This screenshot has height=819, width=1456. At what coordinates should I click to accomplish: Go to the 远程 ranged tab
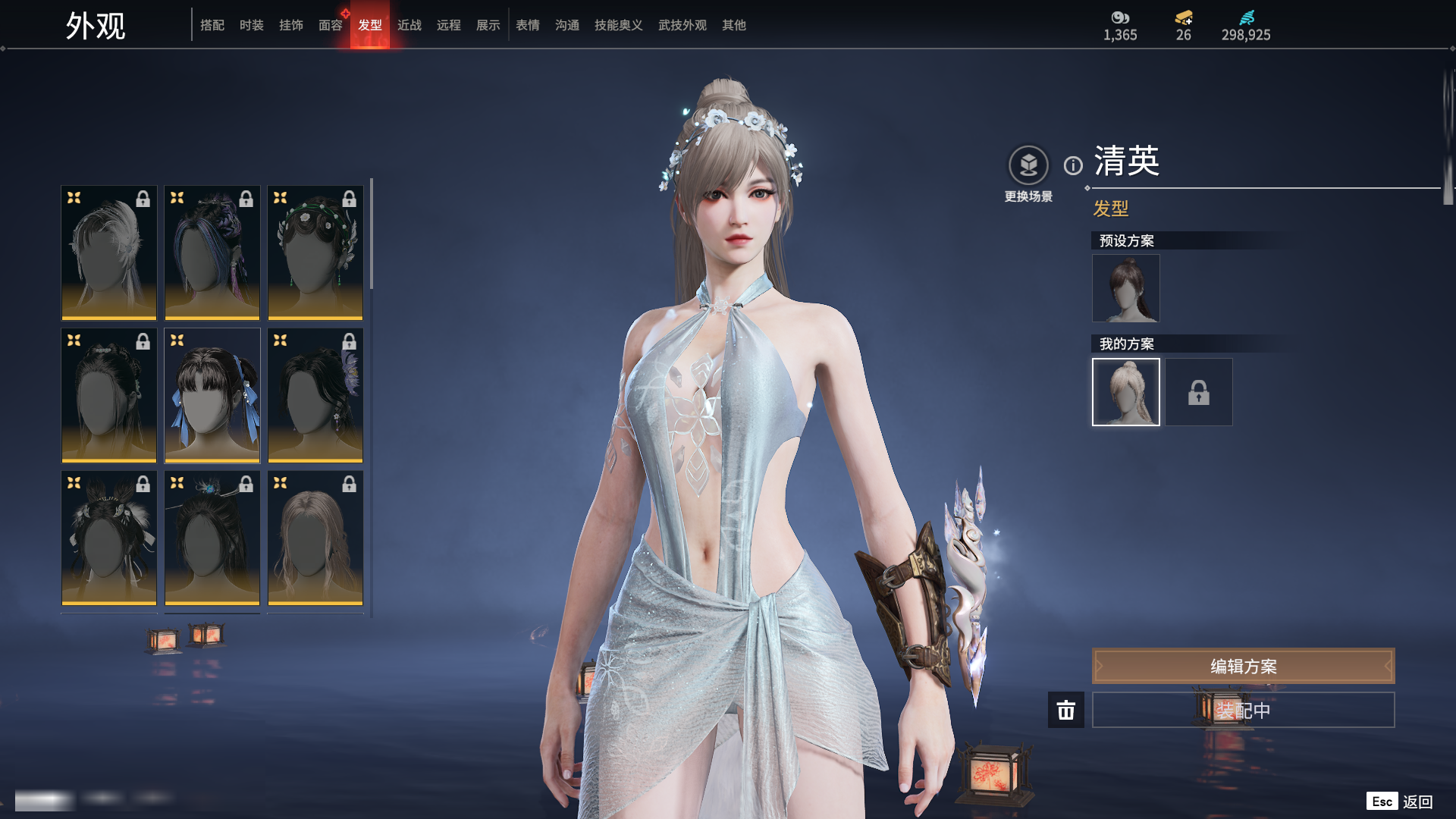click(x=449, y=25)
